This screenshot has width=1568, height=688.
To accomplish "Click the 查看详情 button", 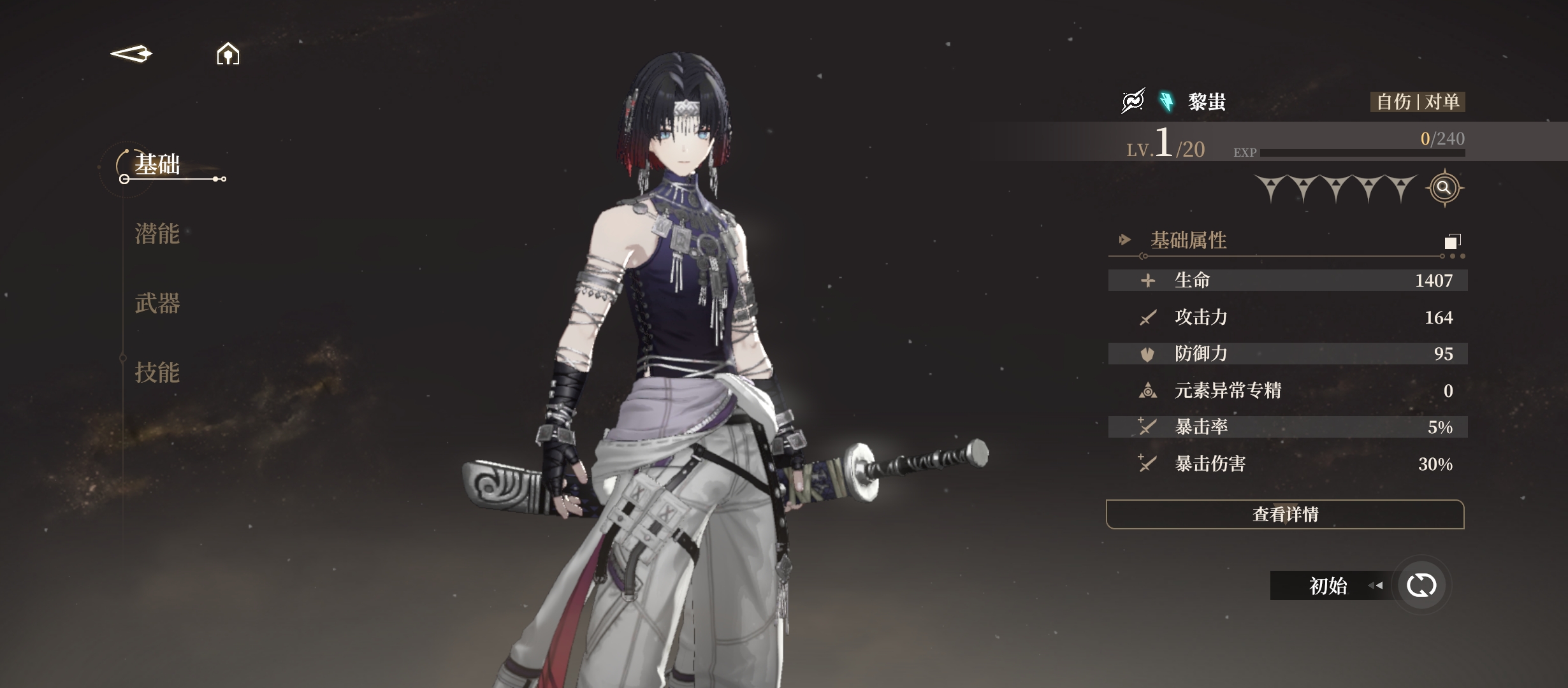I will pos(1284,514).
